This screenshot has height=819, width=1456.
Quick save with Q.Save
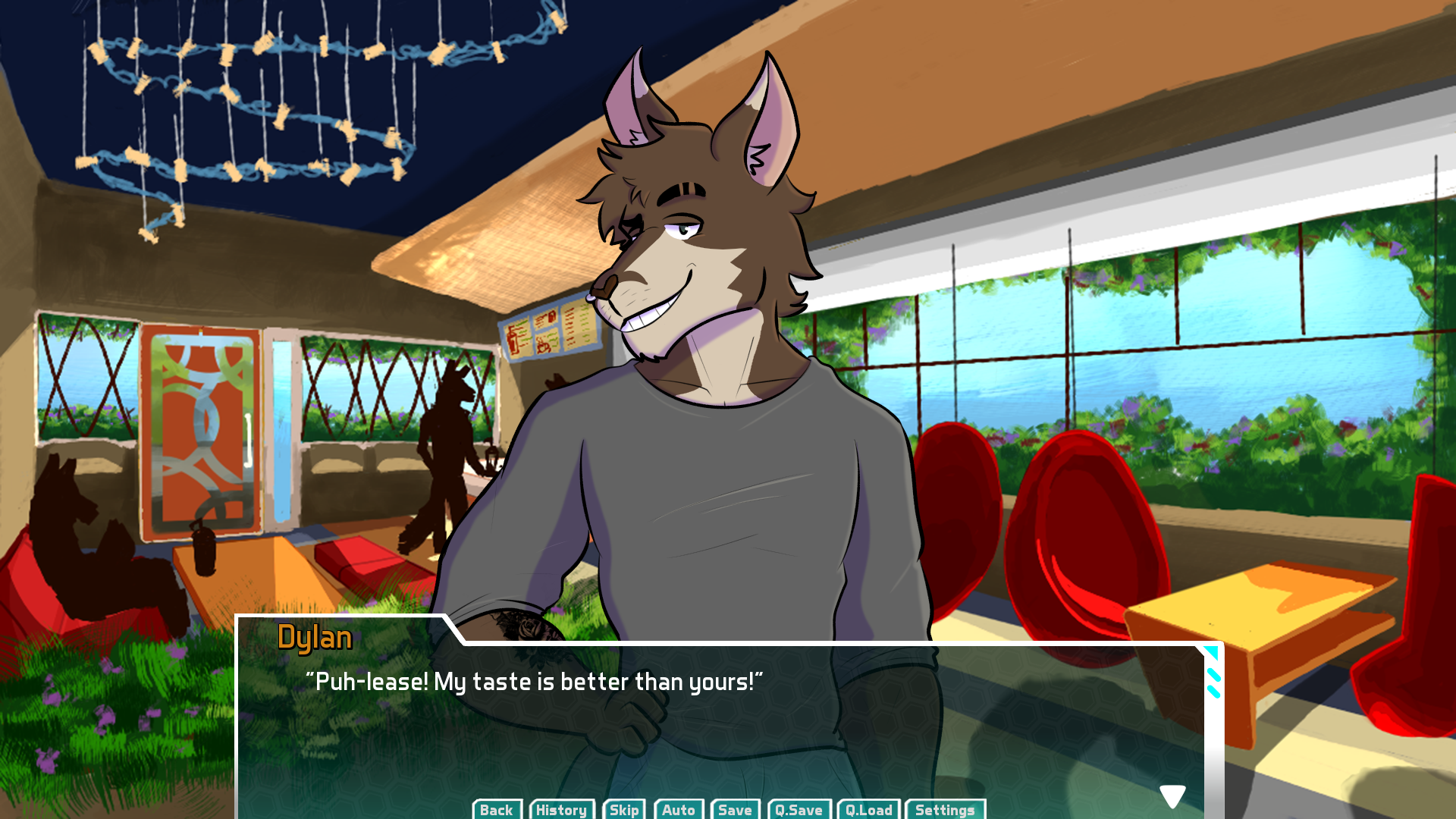[x=799, y=809]
